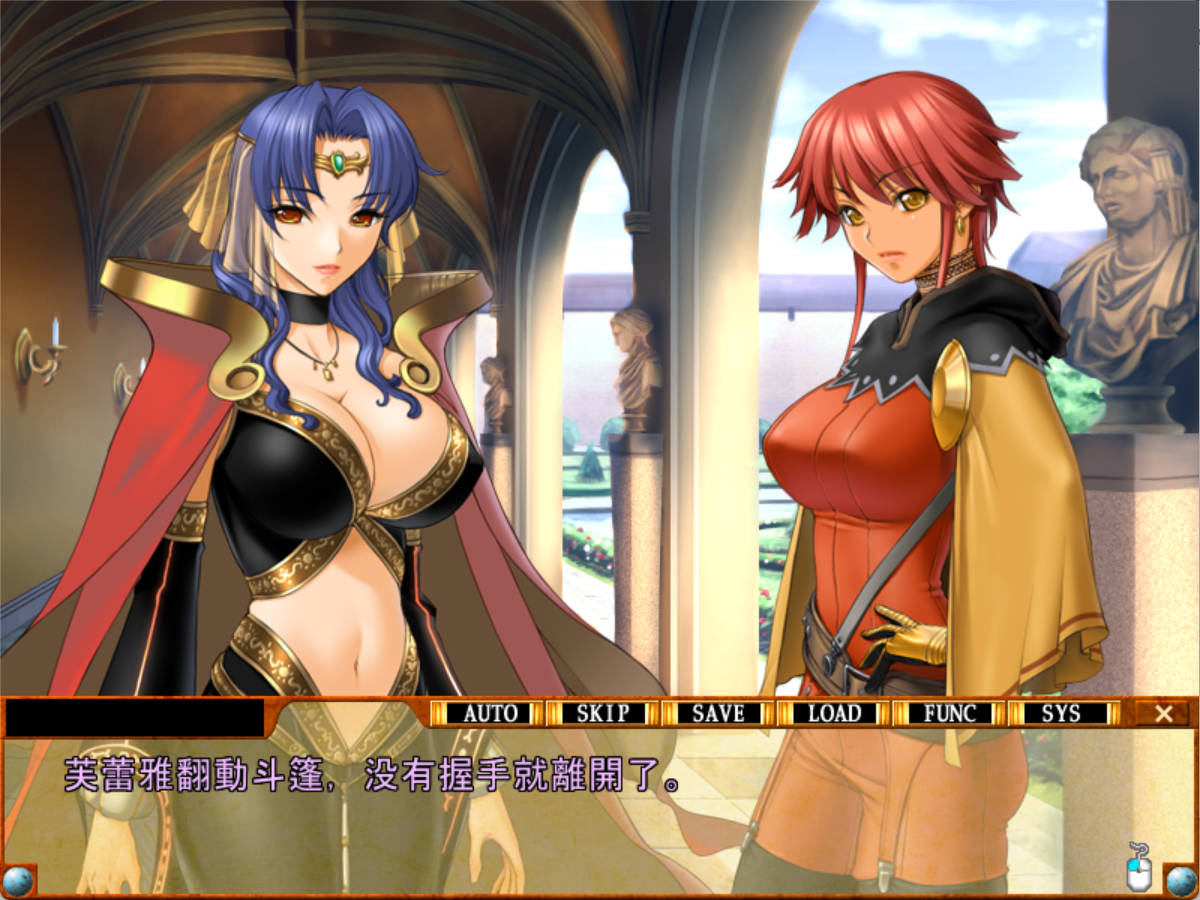This screenshot has height=900, width=1200.
Task: Open the SYS system menu
Action: tap(1062, 713)
